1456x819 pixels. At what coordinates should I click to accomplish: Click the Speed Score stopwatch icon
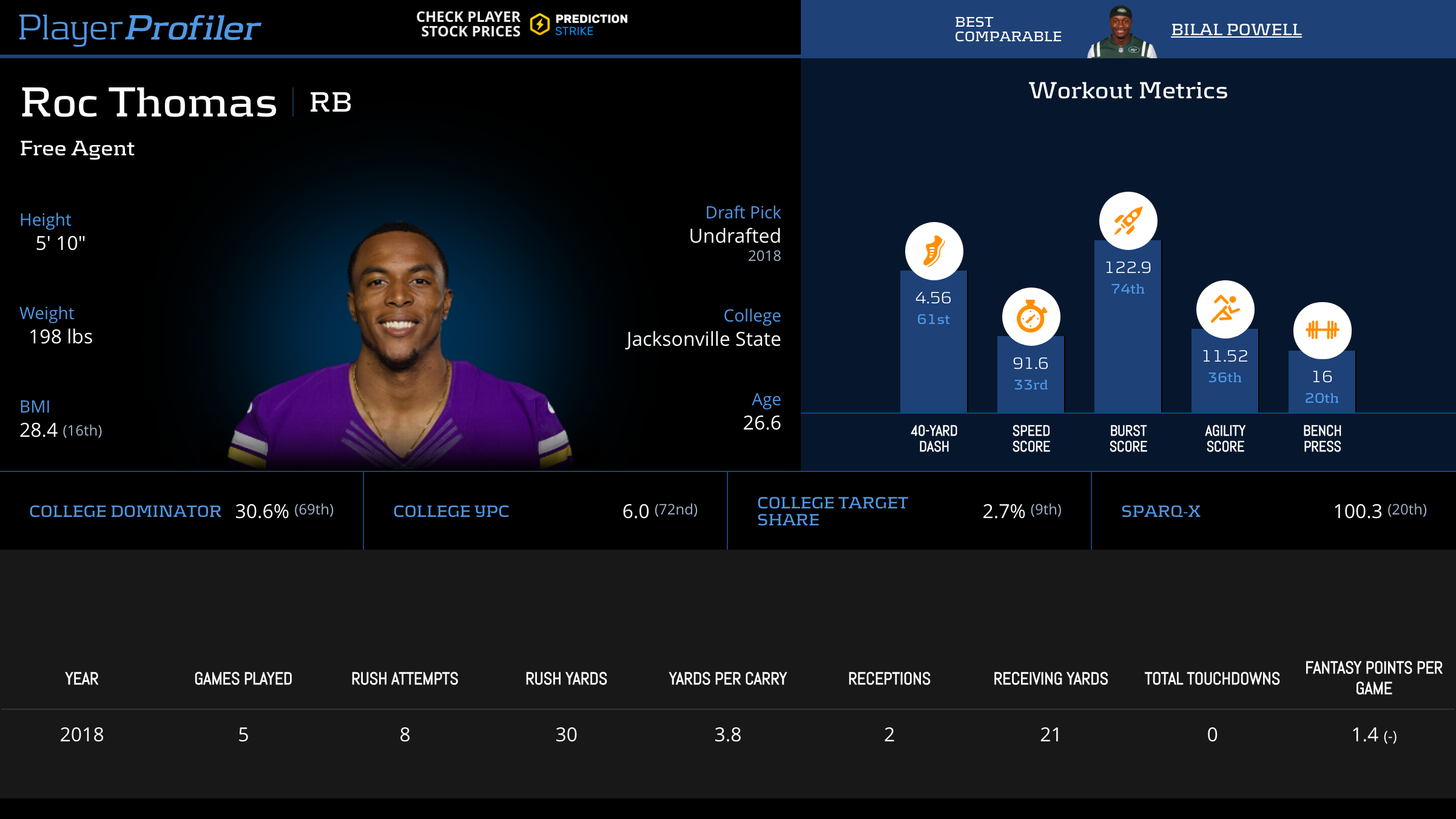pos(1031,317)
